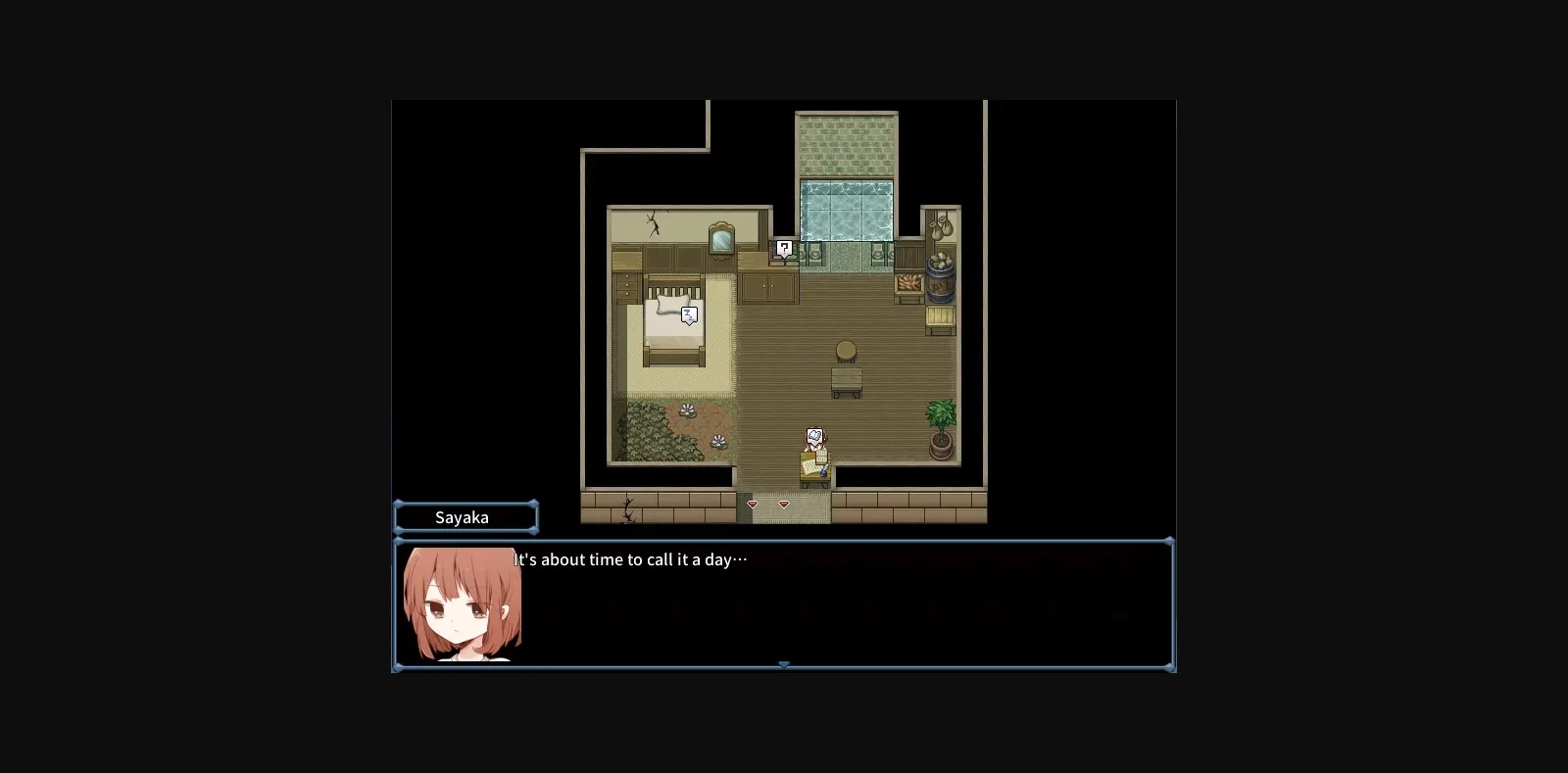Select the Sayaka nameplate tab
Viewport: 1568px width, 773px height.
point(465,516)
